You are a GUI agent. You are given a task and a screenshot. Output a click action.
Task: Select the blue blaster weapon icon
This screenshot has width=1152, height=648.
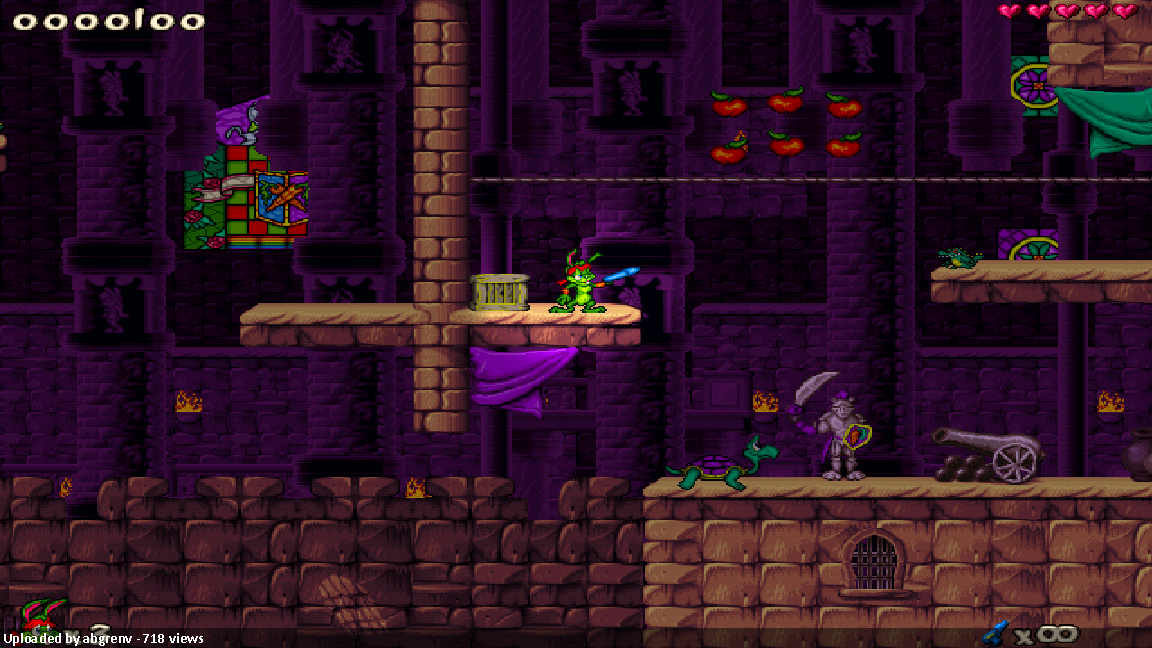(995, 632)
